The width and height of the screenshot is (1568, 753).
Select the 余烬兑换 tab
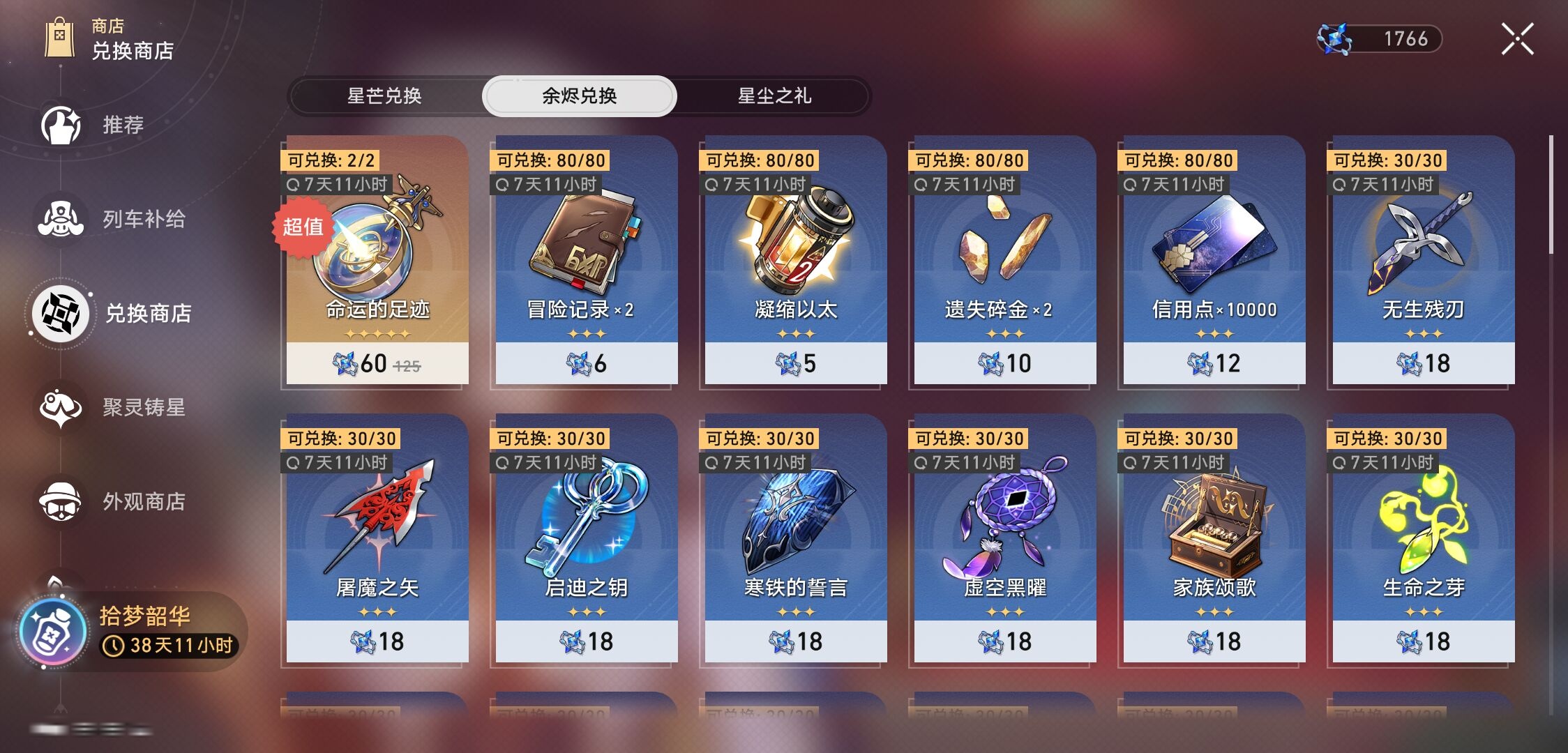point(579,96)
